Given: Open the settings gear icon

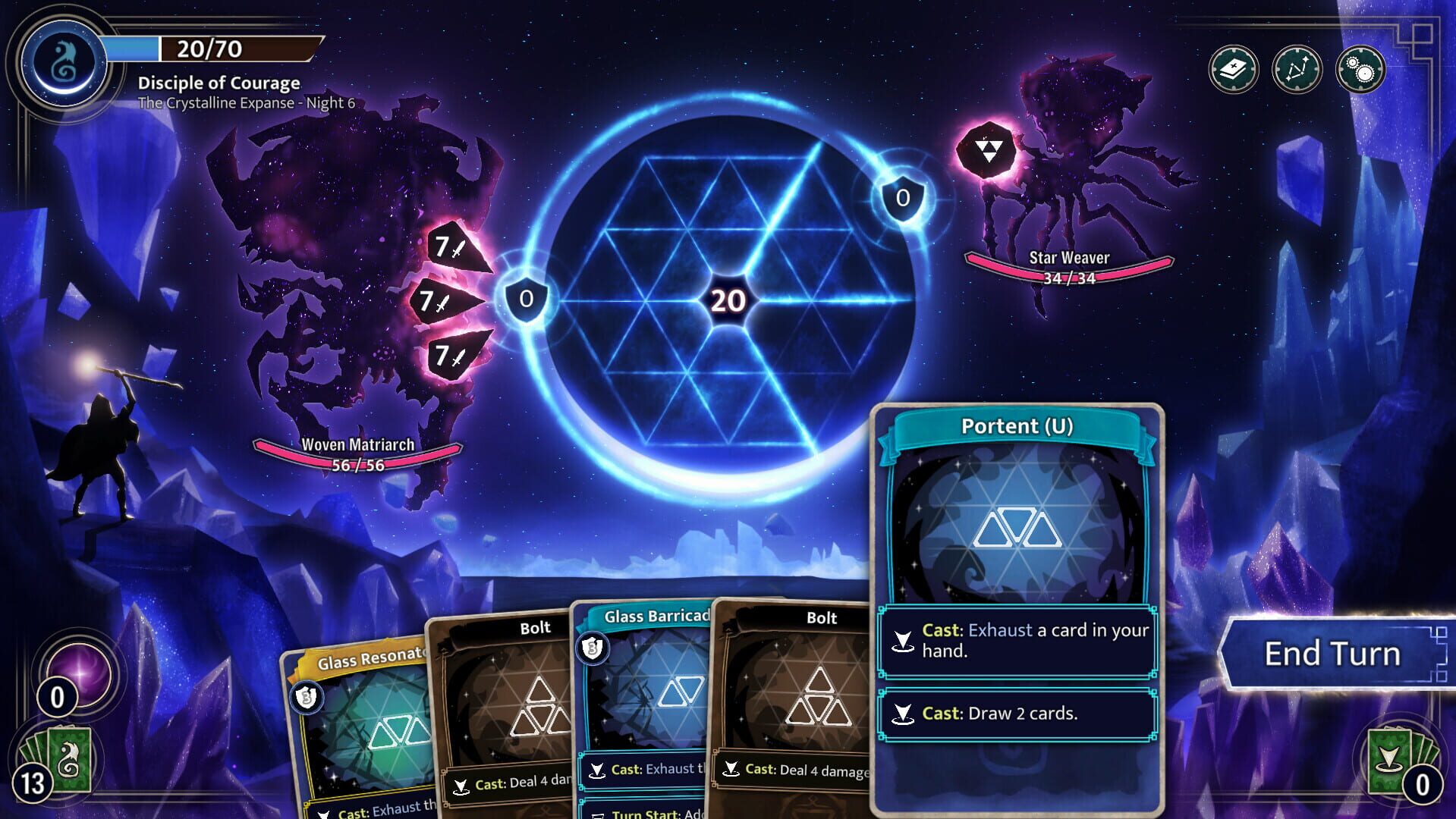Looking at the screenshot, I should coord(1360,69).
